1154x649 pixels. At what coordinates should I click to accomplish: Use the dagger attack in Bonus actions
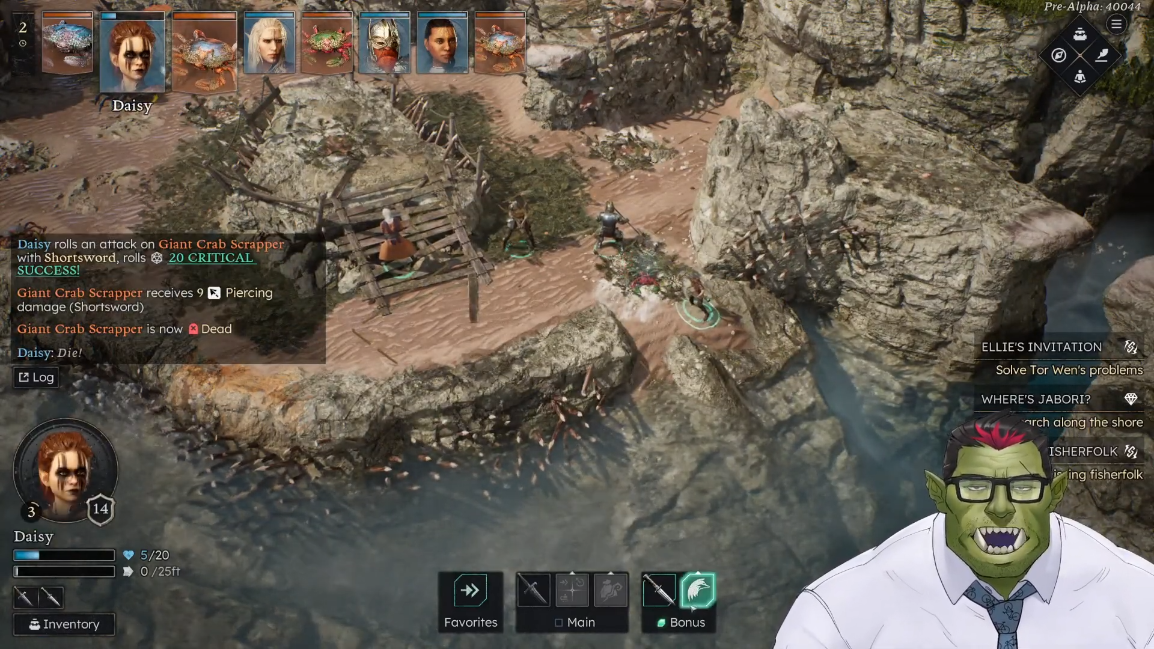(x=659, y=590)
